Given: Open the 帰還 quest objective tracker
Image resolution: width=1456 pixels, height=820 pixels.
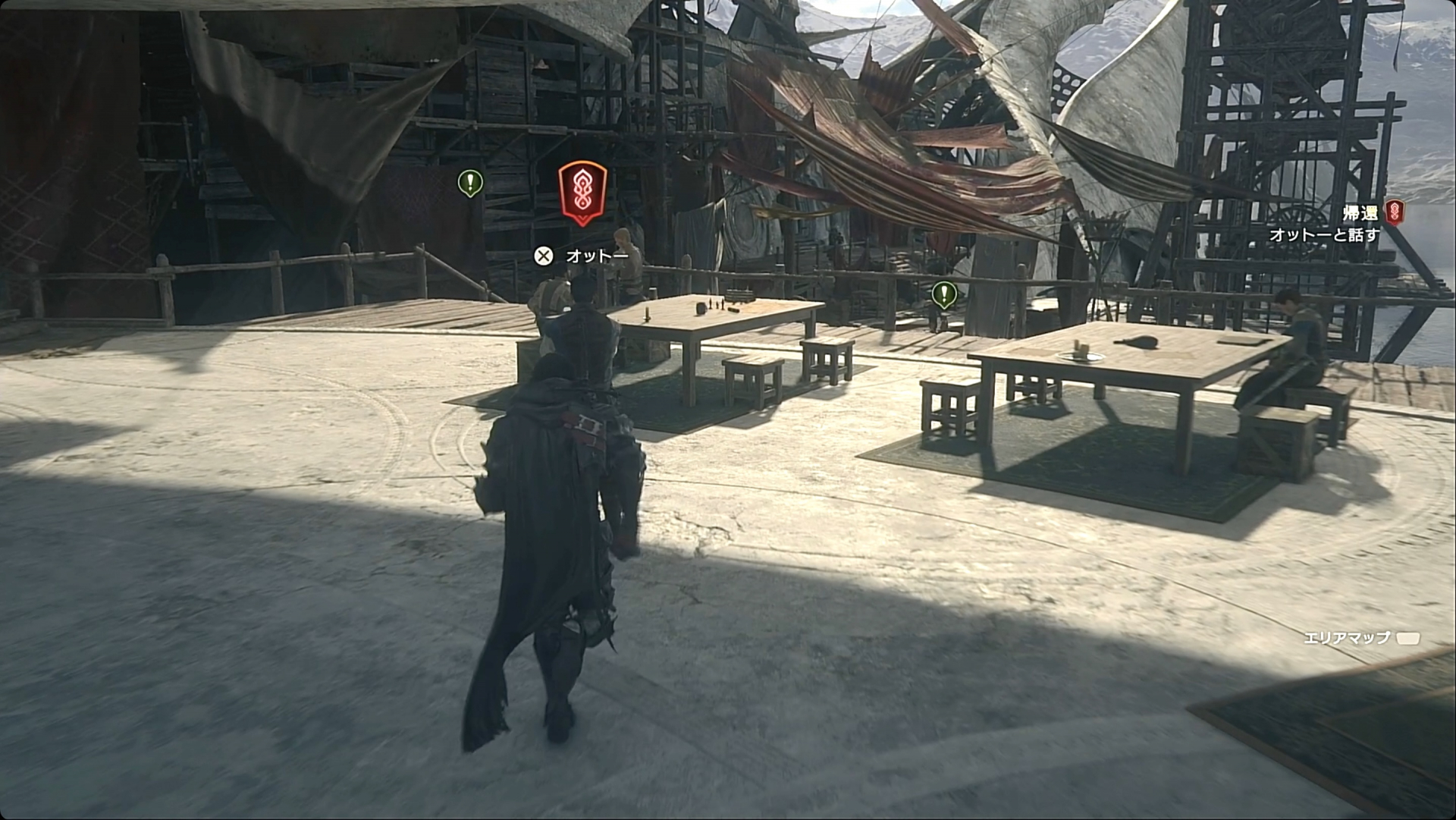Looking at the screenshot, I should 1360,214.
